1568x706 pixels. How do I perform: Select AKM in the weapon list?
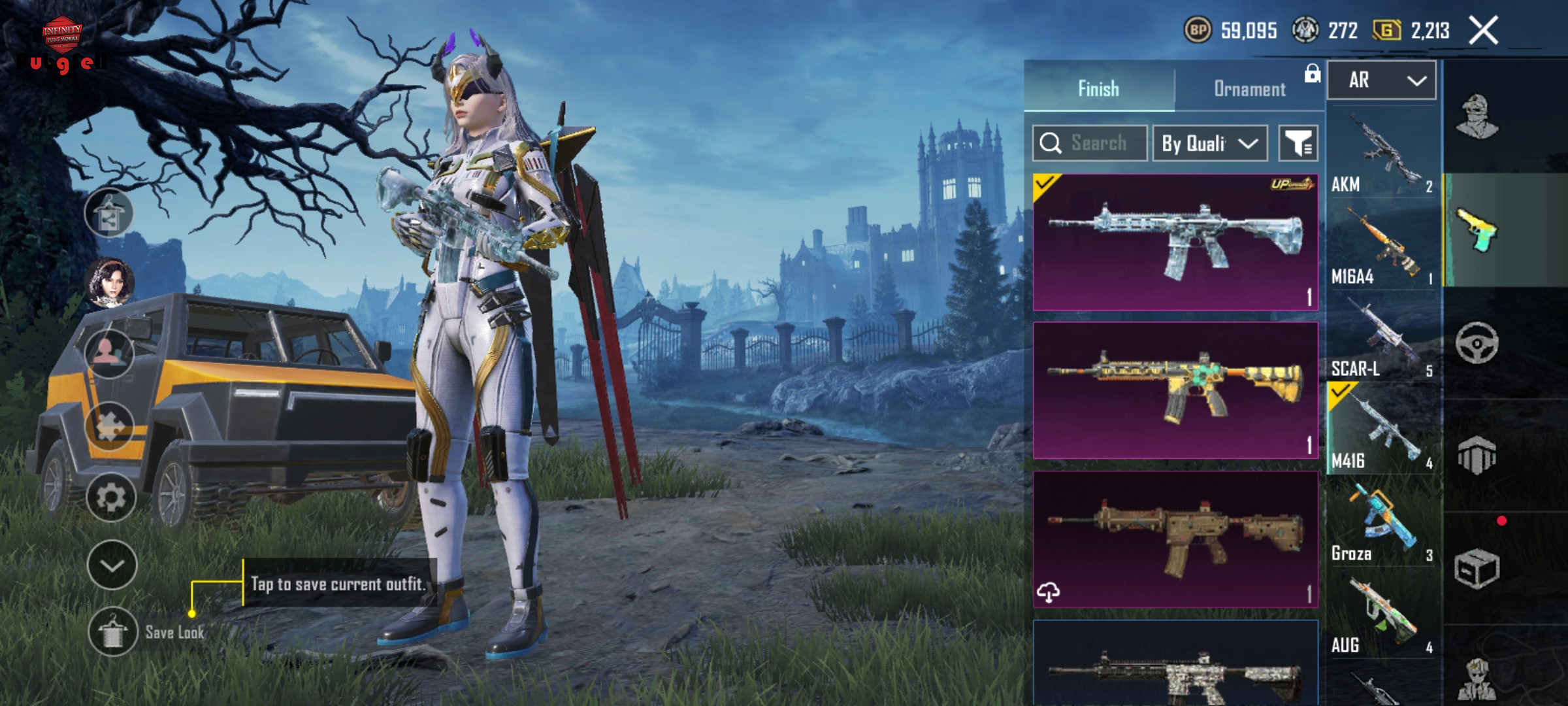1382,154
